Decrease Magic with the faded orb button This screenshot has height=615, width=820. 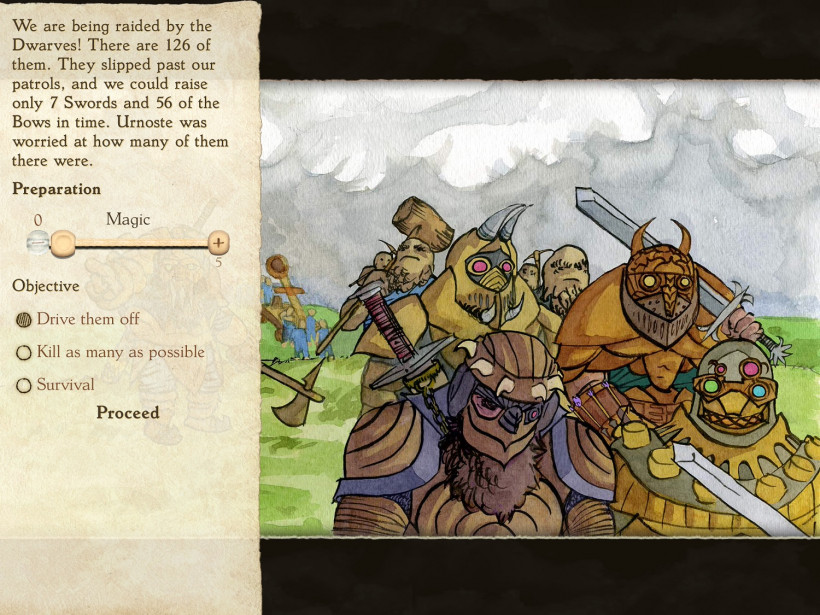point(37,242)
